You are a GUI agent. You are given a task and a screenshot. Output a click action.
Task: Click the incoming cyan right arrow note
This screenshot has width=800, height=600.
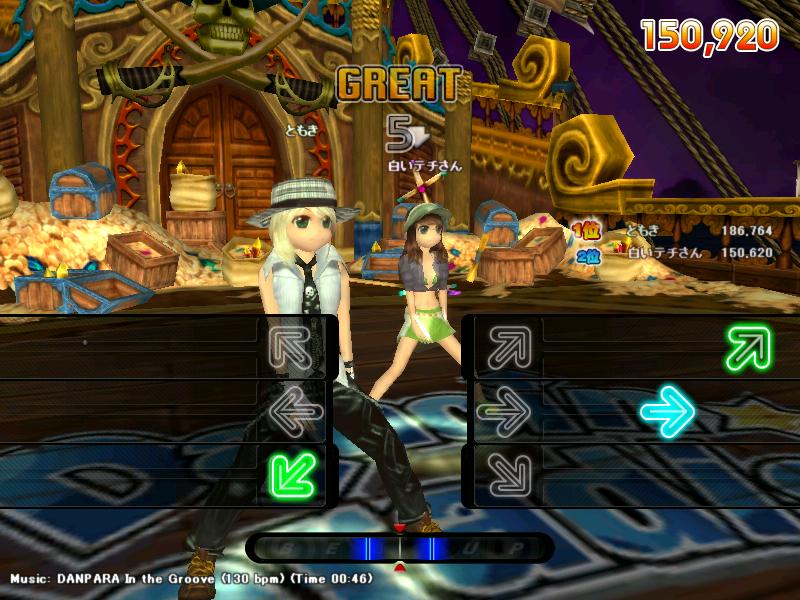click(x=667, y=412)
